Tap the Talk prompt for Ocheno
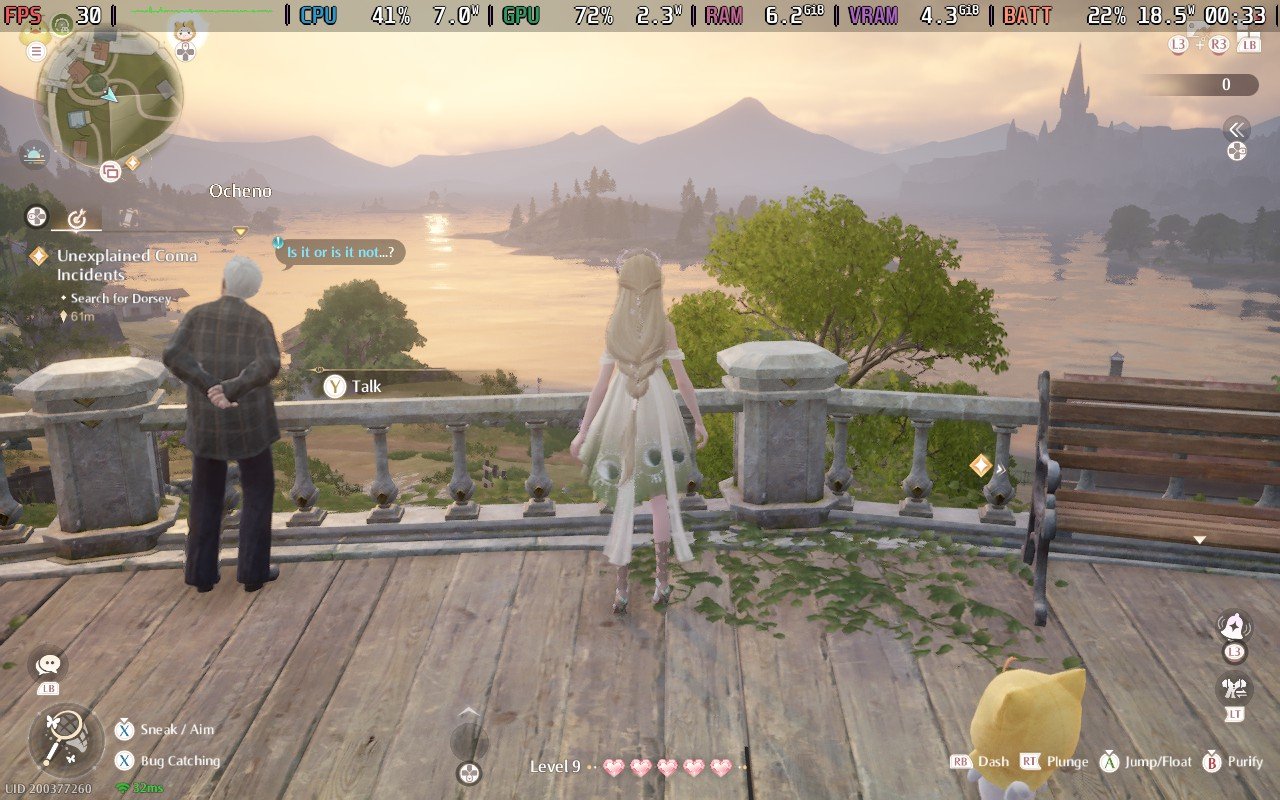Screen dimensions: 1280x800 click(x=354, y=386)
